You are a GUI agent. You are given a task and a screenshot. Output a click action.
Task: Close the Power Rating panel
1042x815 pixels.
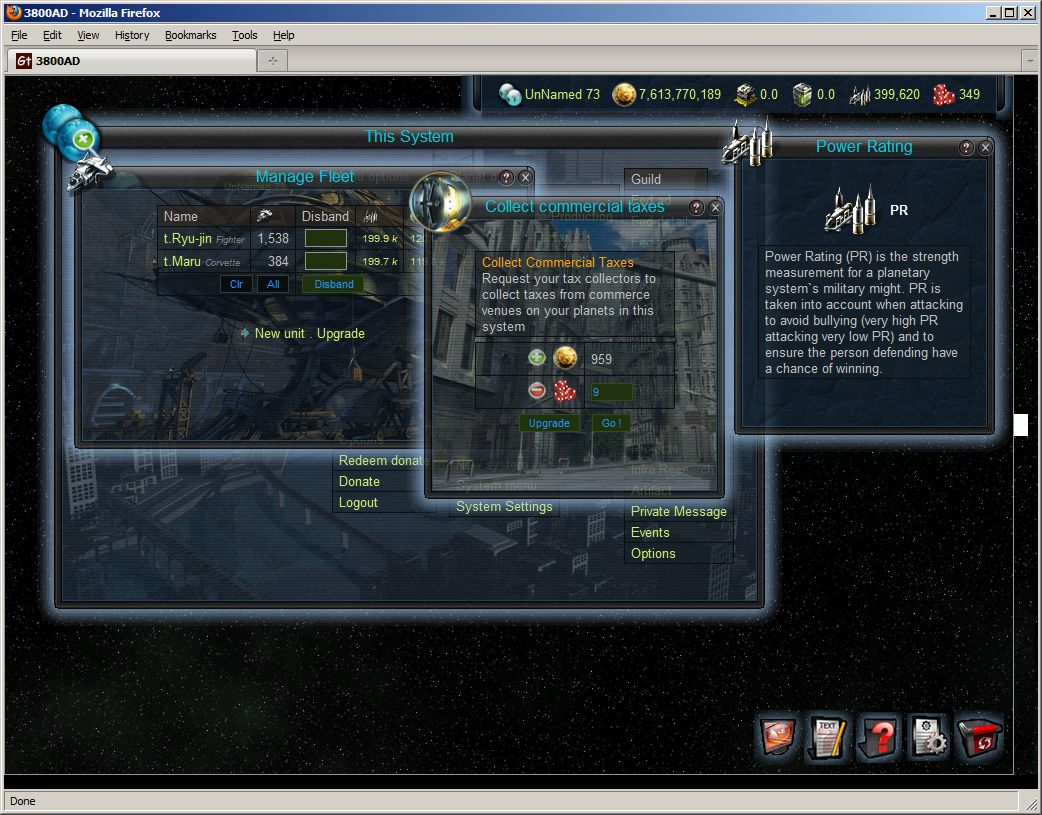[985, 148]
